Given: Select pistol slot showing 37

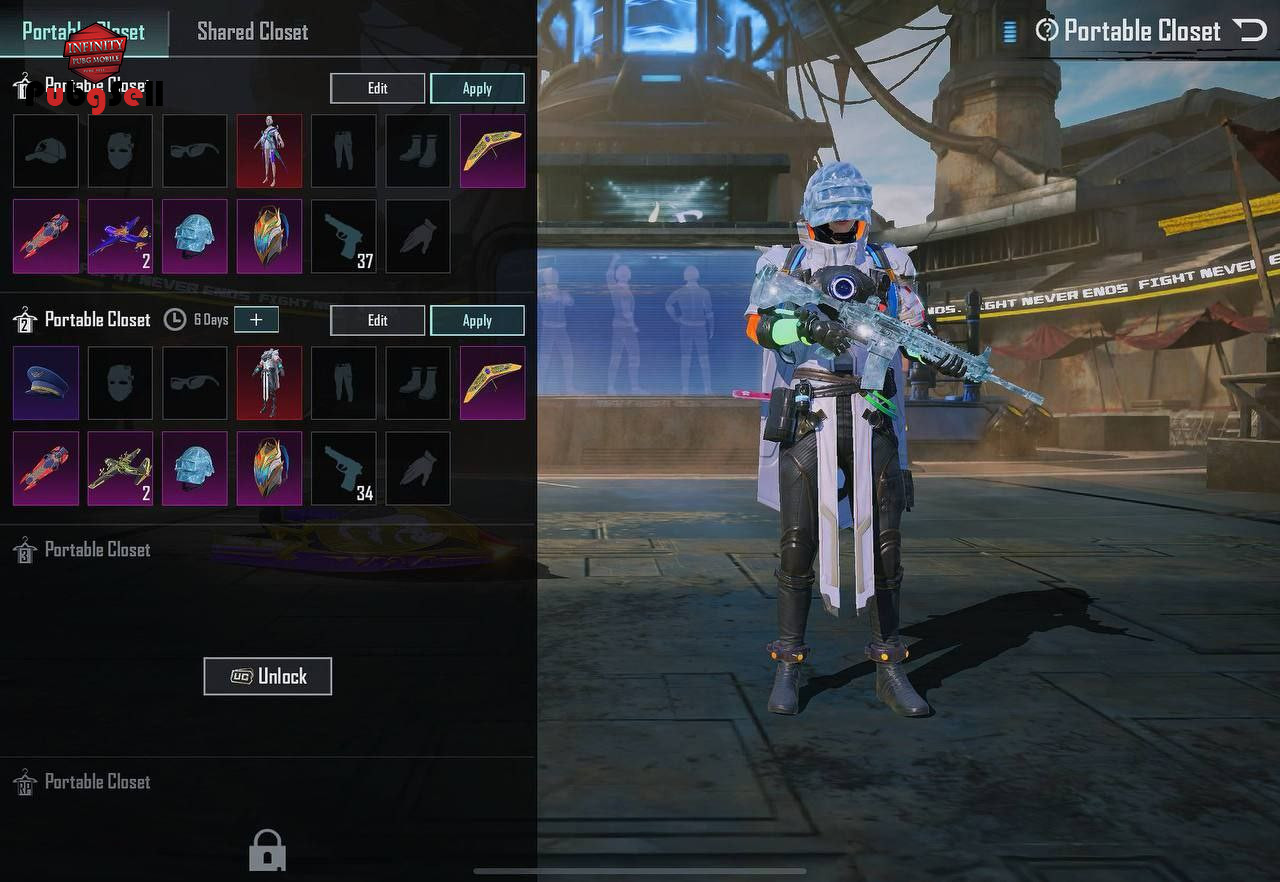Looking at the screenshot, I should pos(344,236).
